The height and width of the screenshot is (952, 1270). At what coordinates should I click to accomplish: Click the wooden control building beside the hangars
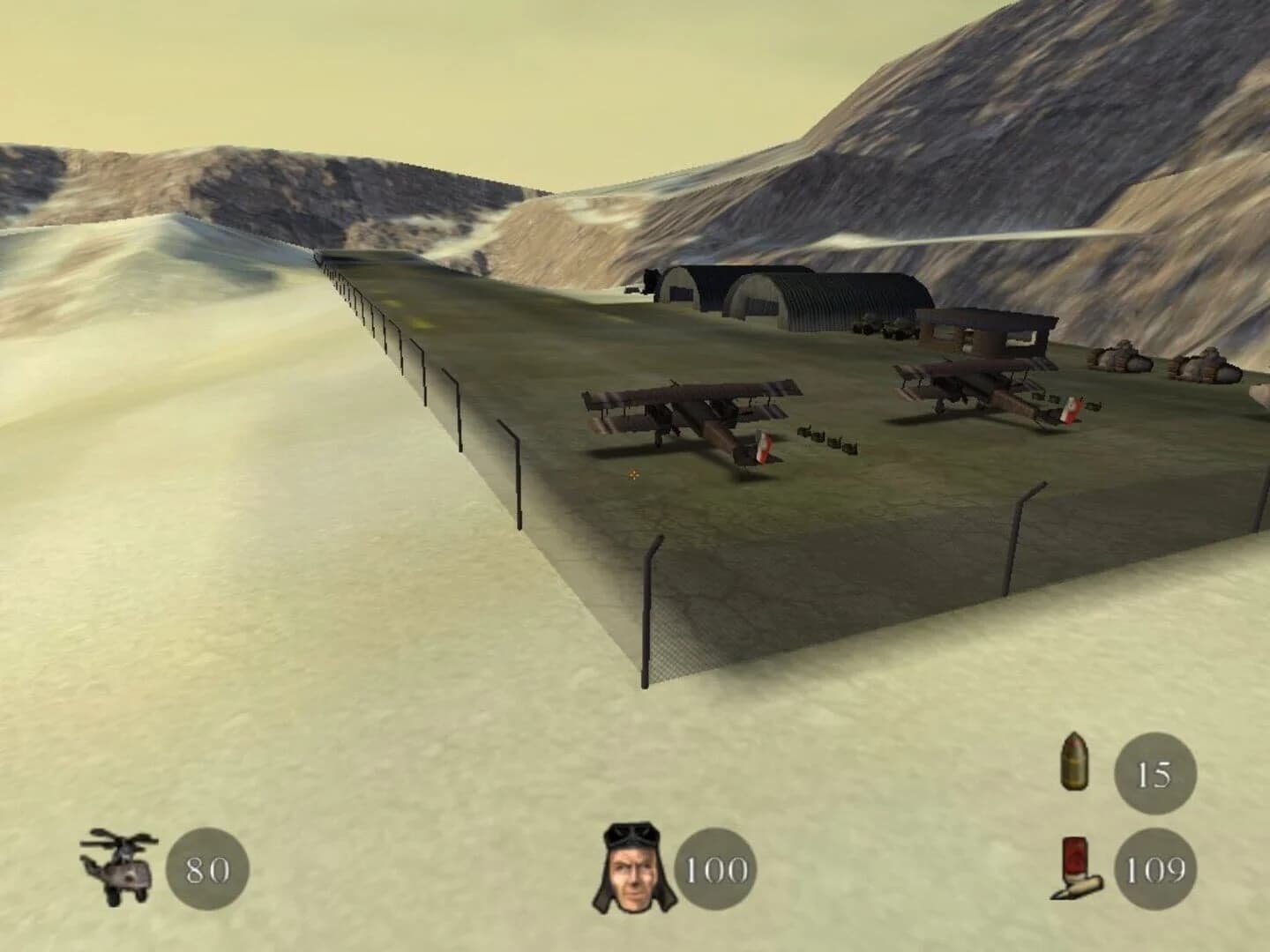[x=983, y=335]
